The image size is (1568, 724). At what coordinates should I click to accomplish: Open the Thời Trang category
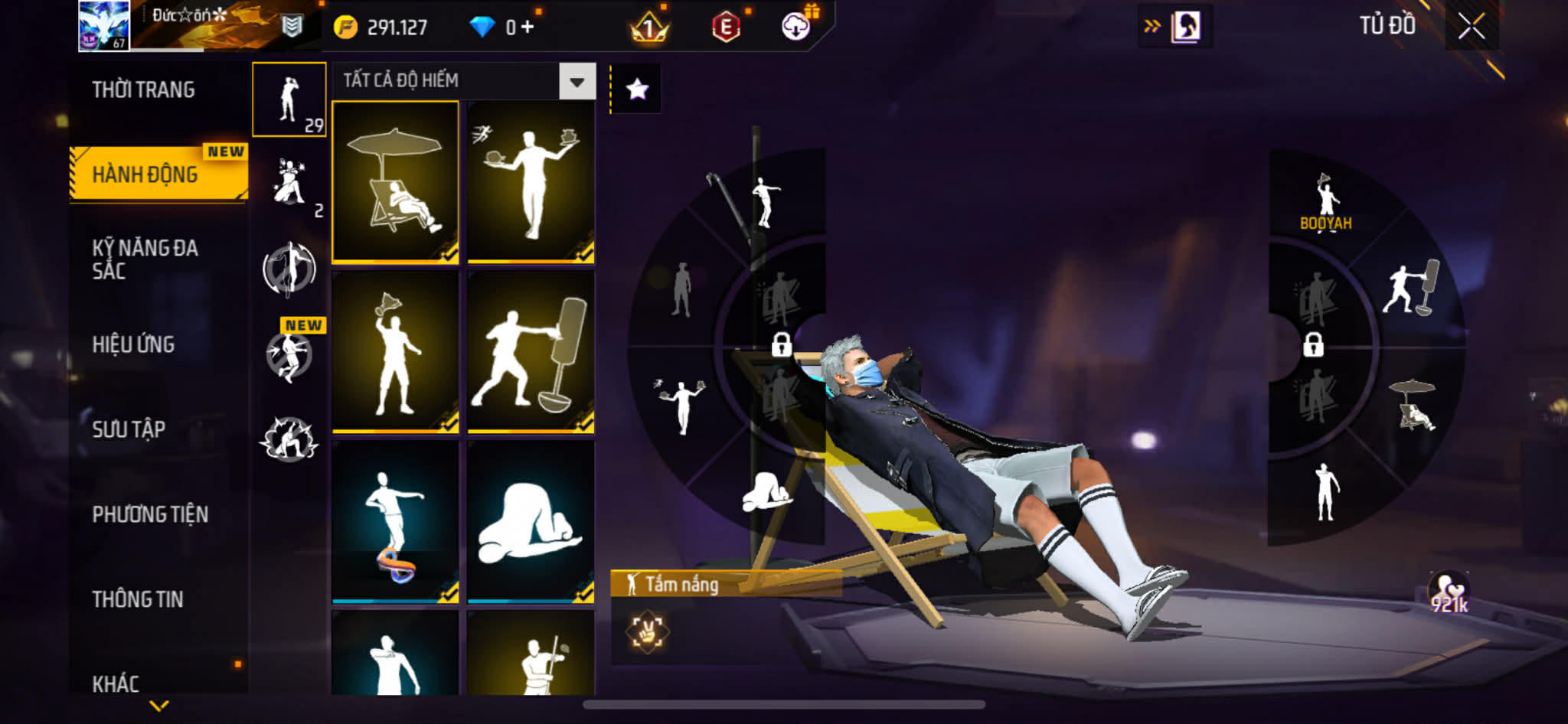[143, 90]
